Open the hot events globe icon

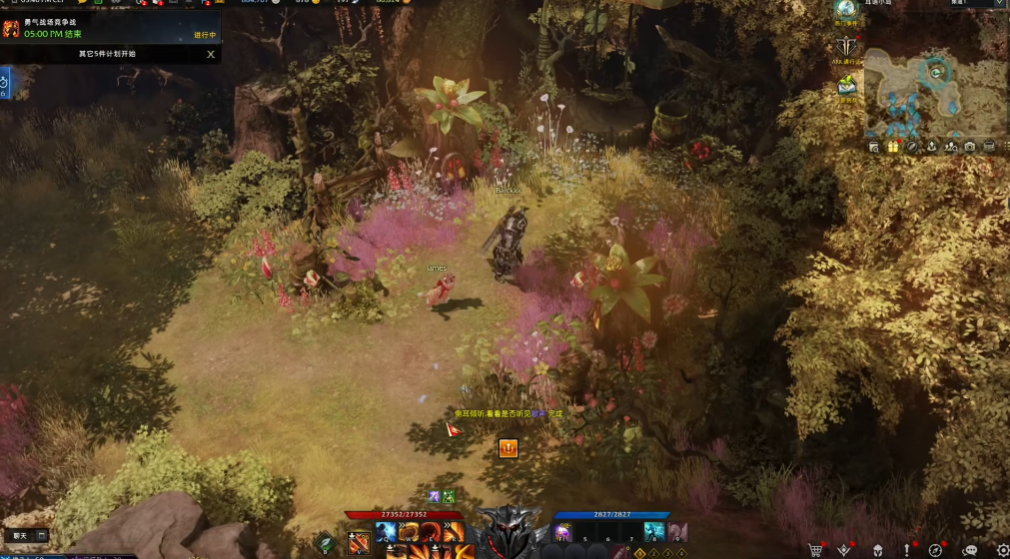click(x=846, y=9)
